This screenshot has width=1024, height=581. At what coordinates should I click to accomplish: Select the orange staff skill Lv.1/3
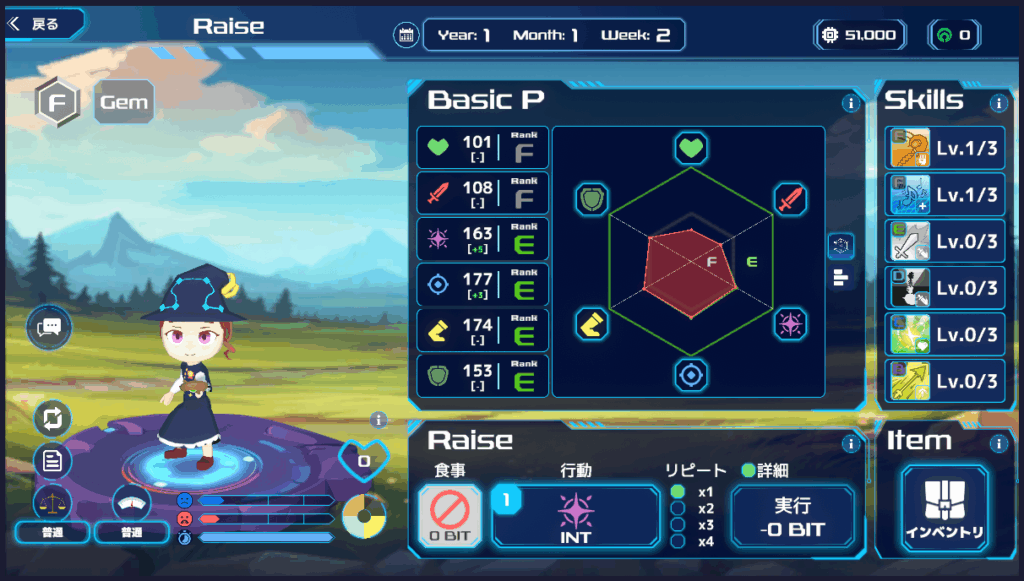944,148
